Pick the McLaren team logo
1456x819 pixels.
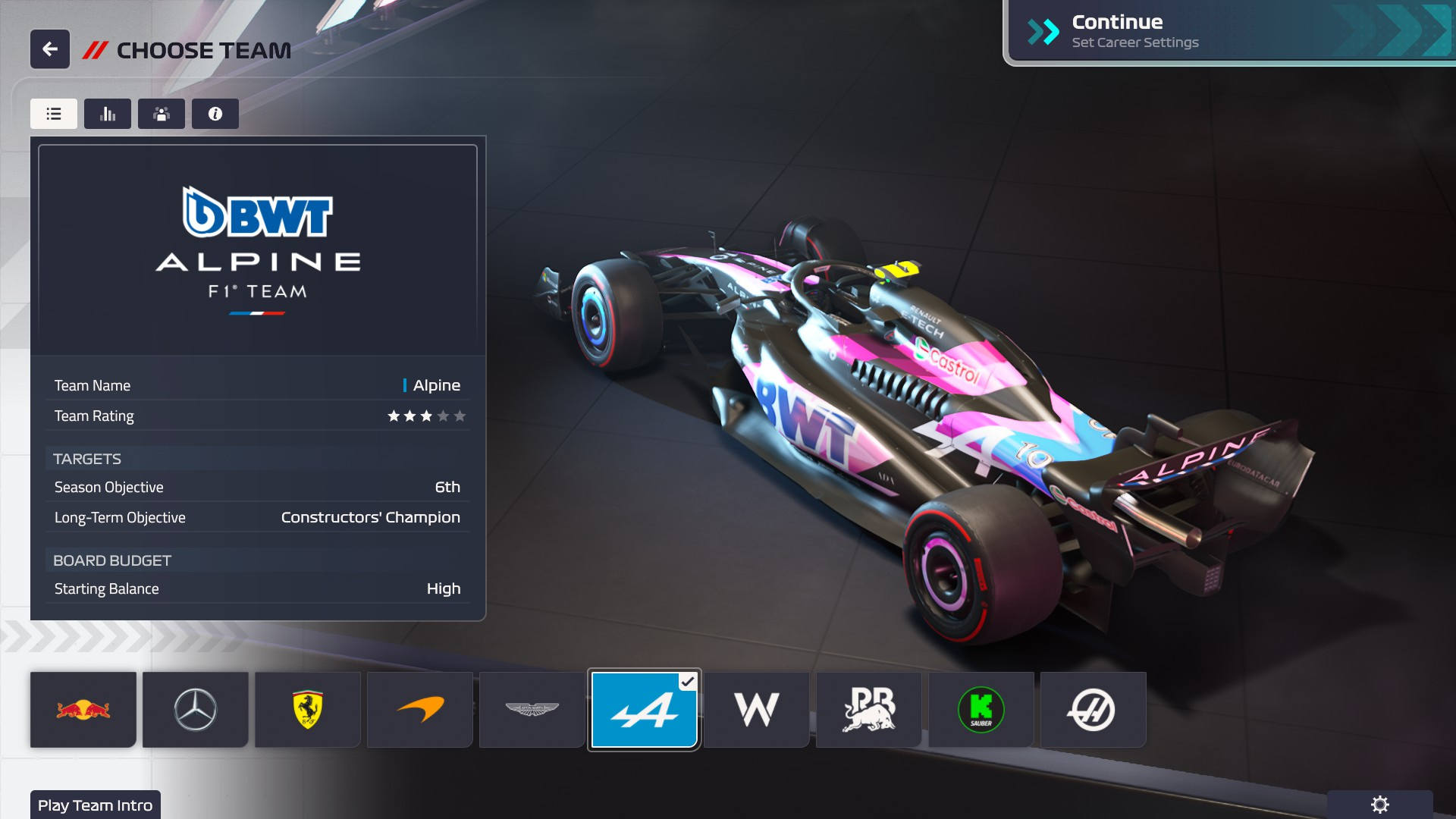pyautogui.click(x=419, y=709)
